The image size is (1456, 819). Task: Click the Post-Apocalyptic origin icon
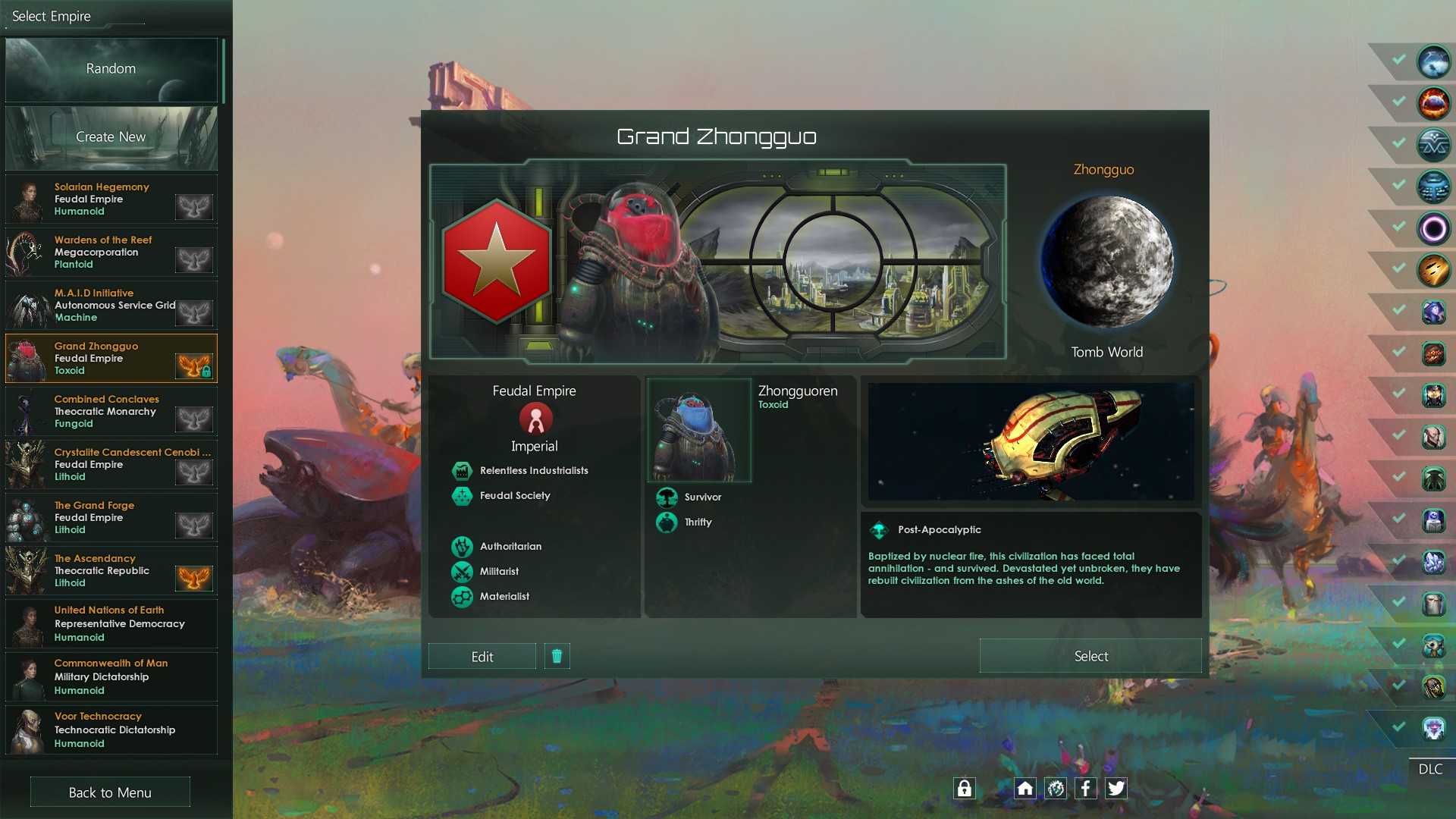pos(882,529)
